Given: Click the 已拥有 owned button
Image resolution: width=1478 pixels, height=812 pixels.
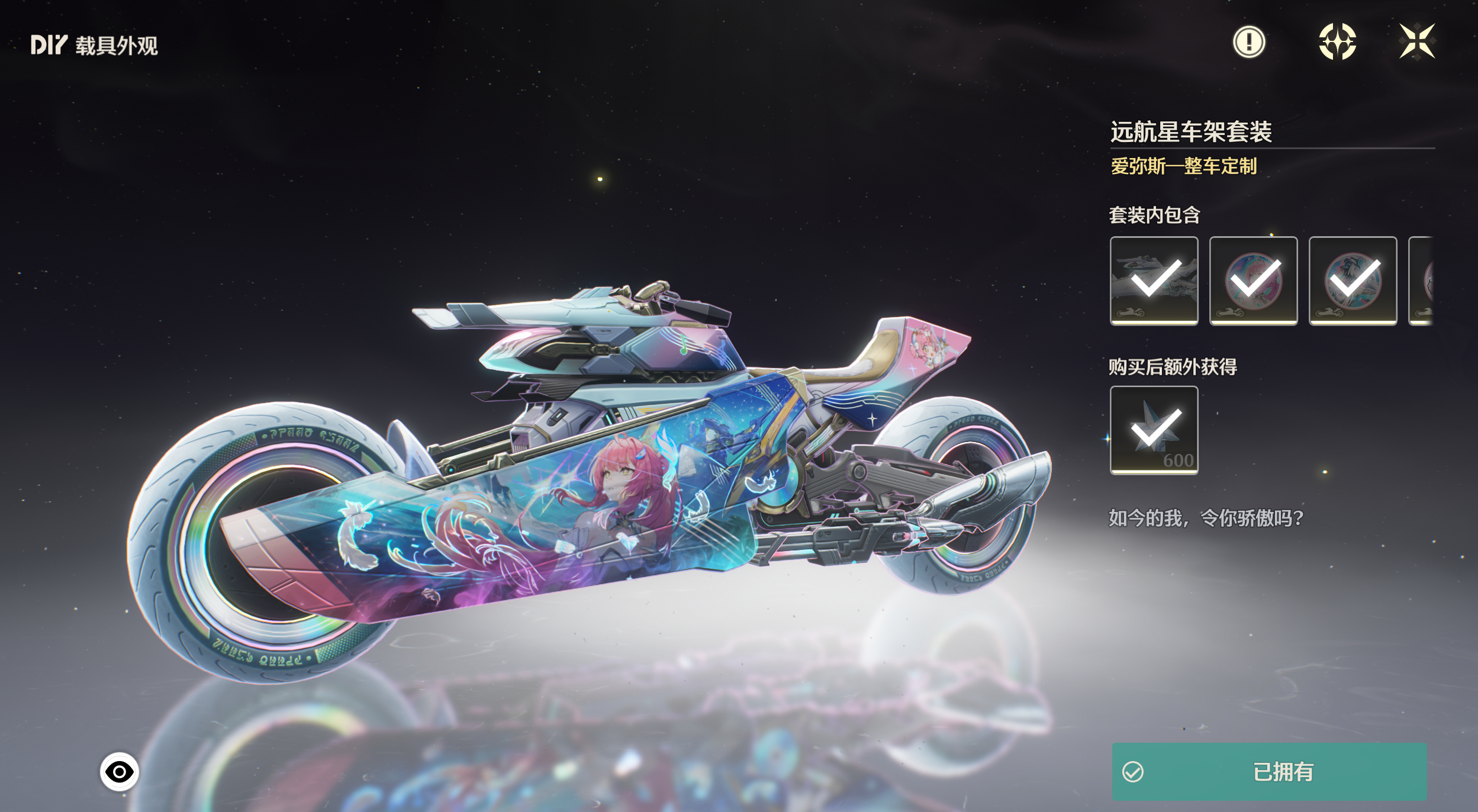Looking at the screenshot, I should [1269, 772].
